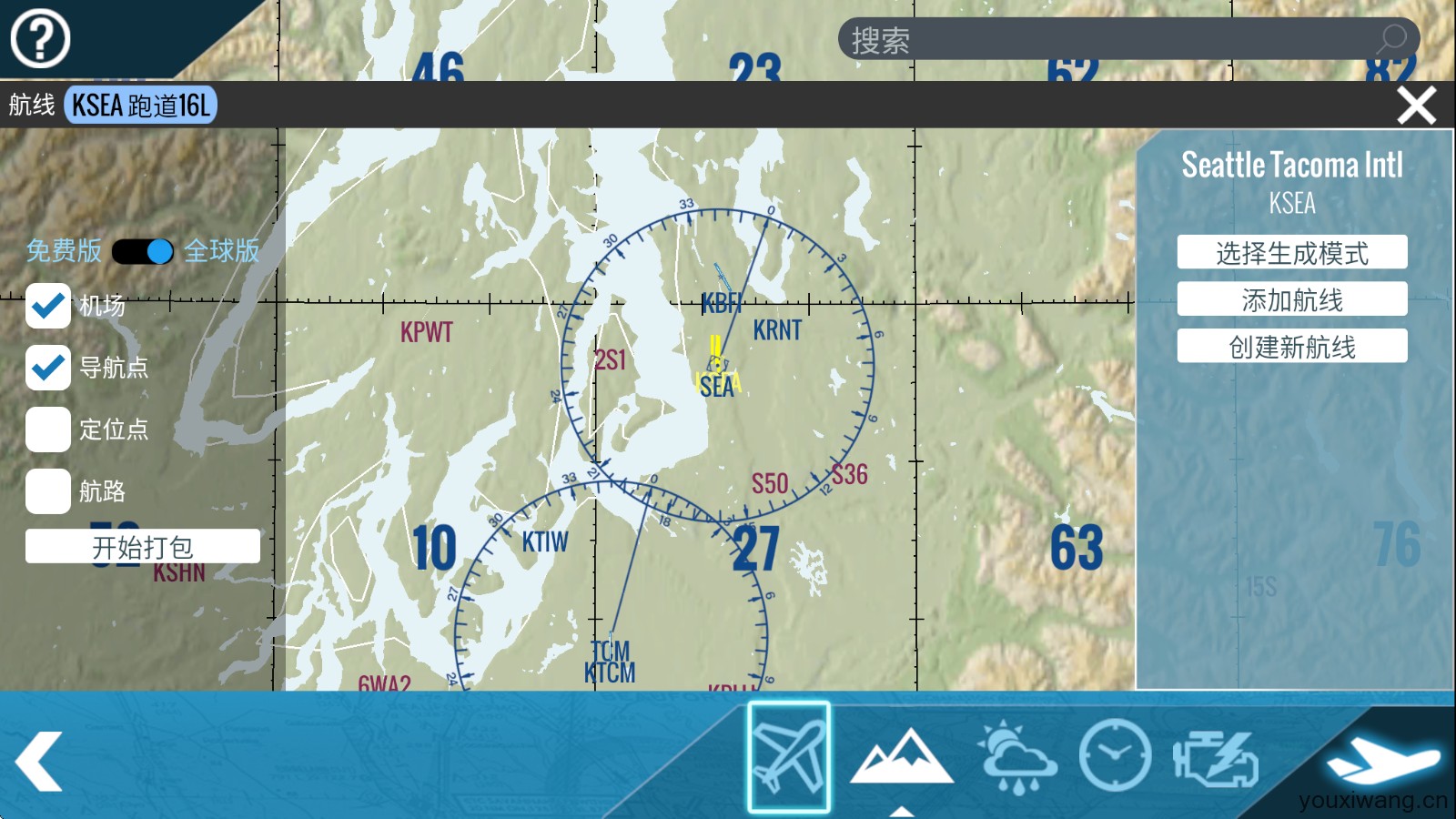Click 添加航线 to add a route

coord(1291,299)
